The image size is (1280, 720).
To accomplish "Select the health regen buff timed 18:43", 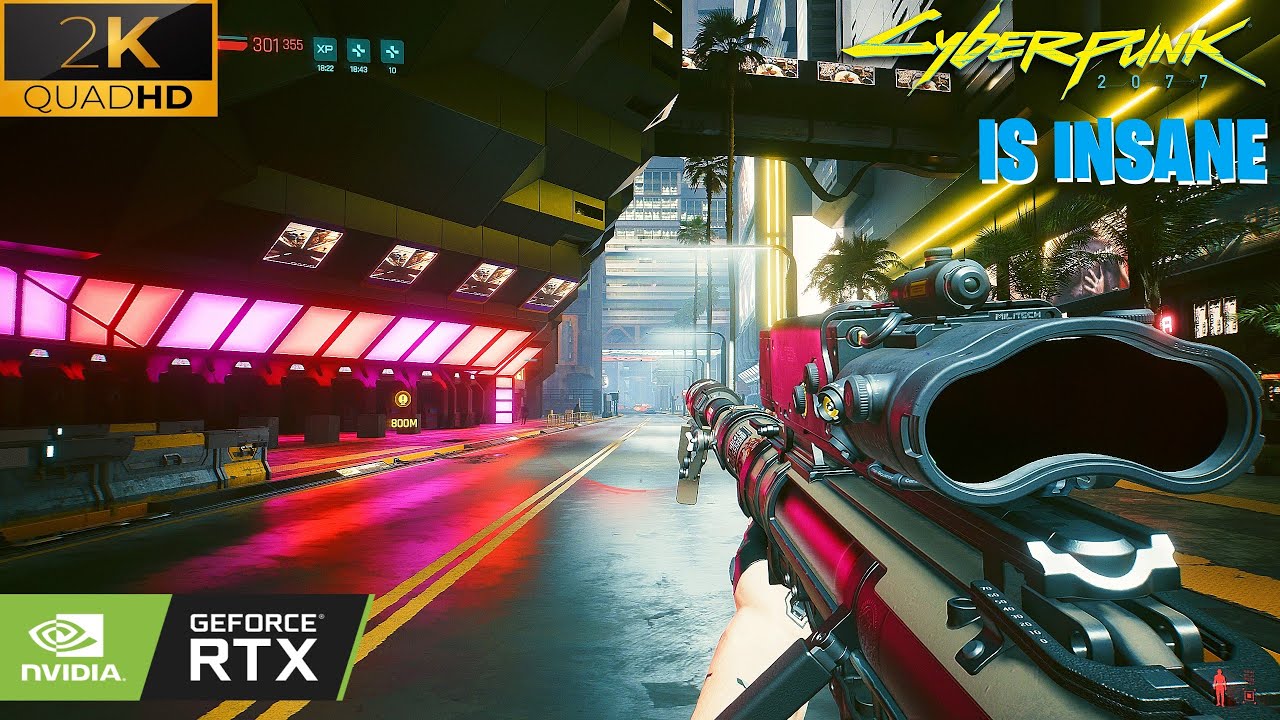I will pos(359,50).
